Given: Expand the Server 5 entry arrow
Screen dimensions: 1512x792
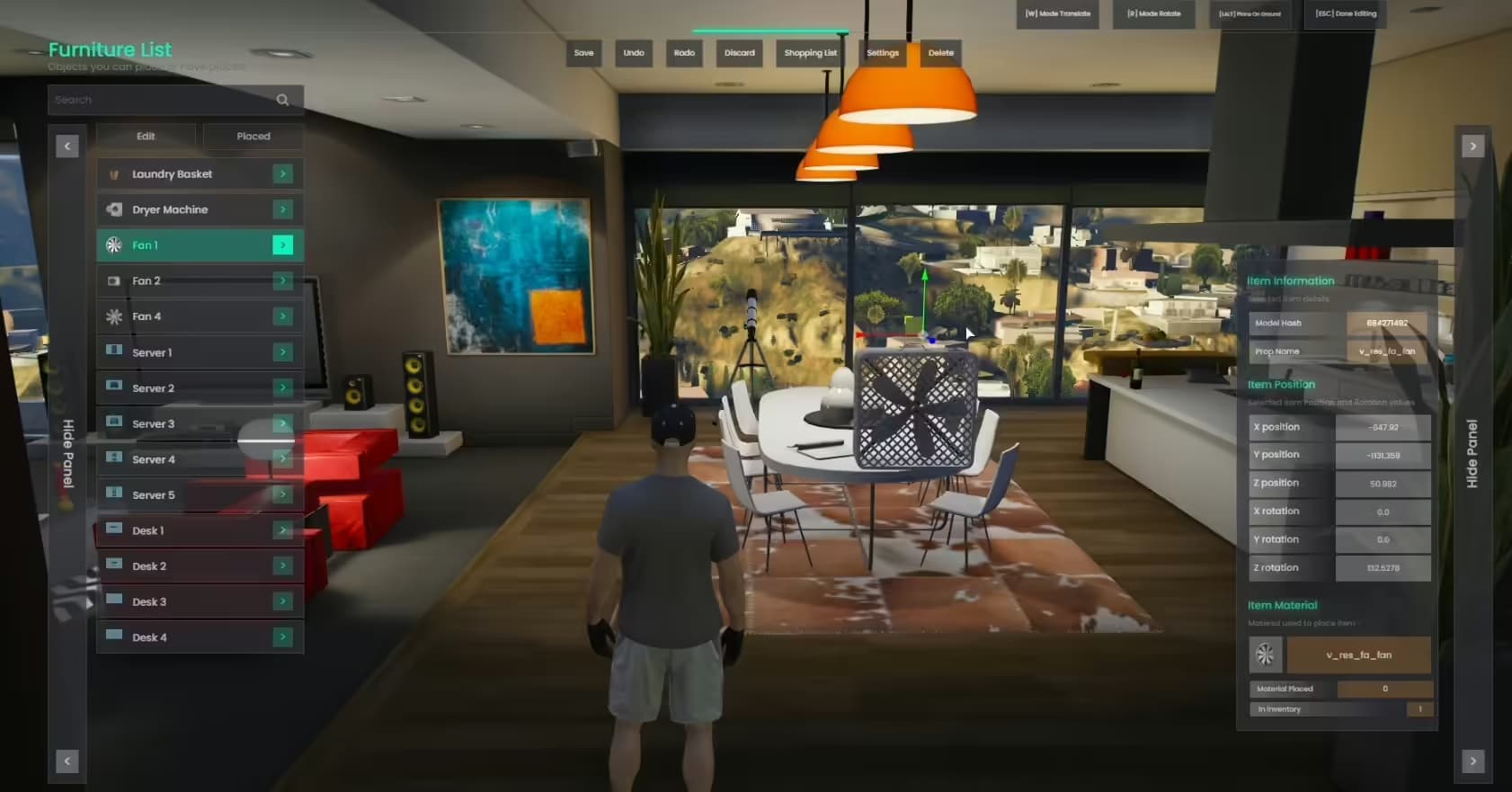Looking at the screenshot, I should 282,494.
